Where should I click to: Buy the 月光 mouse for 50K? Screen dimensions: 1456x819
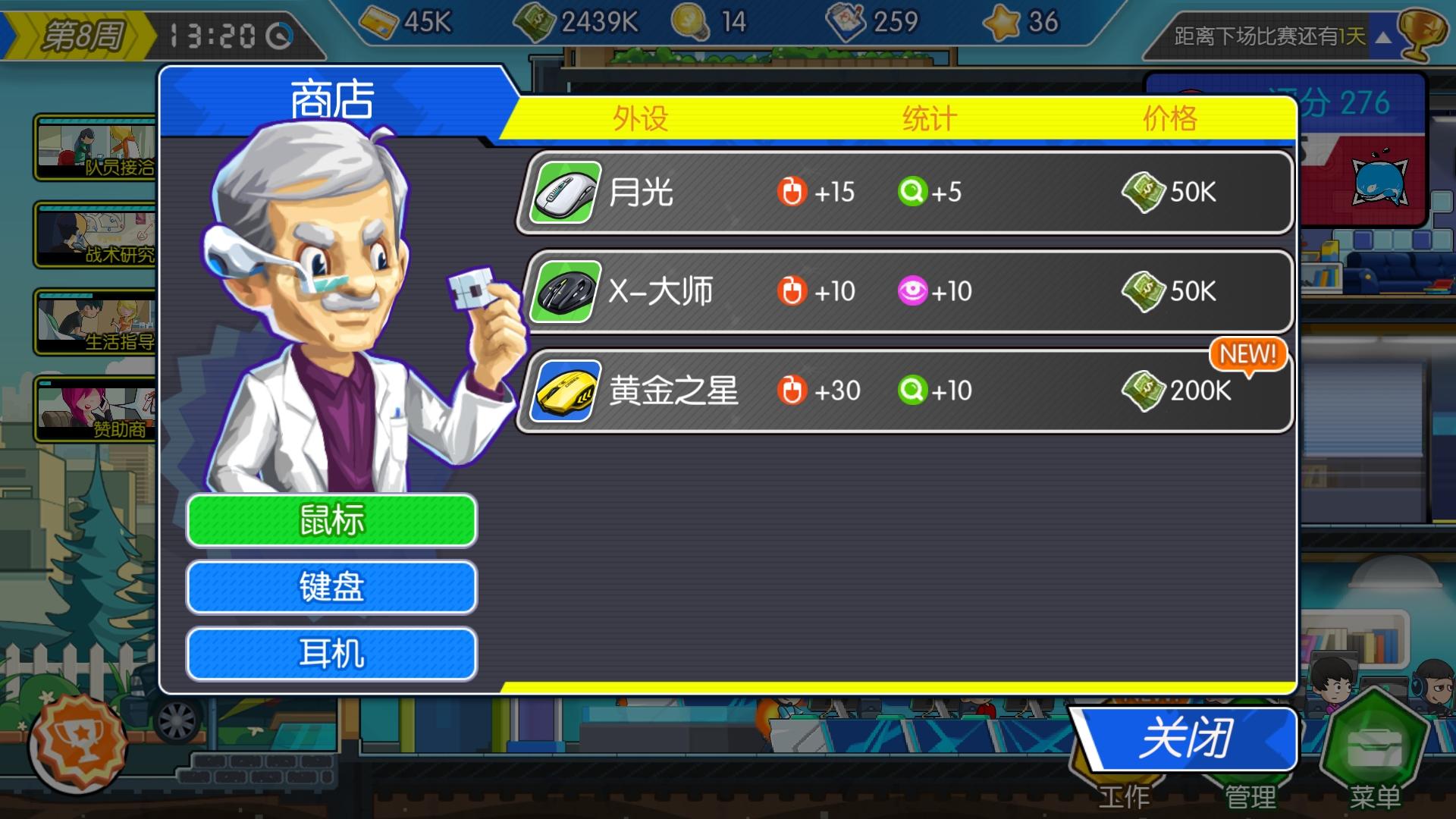click(x=904, y=193)
